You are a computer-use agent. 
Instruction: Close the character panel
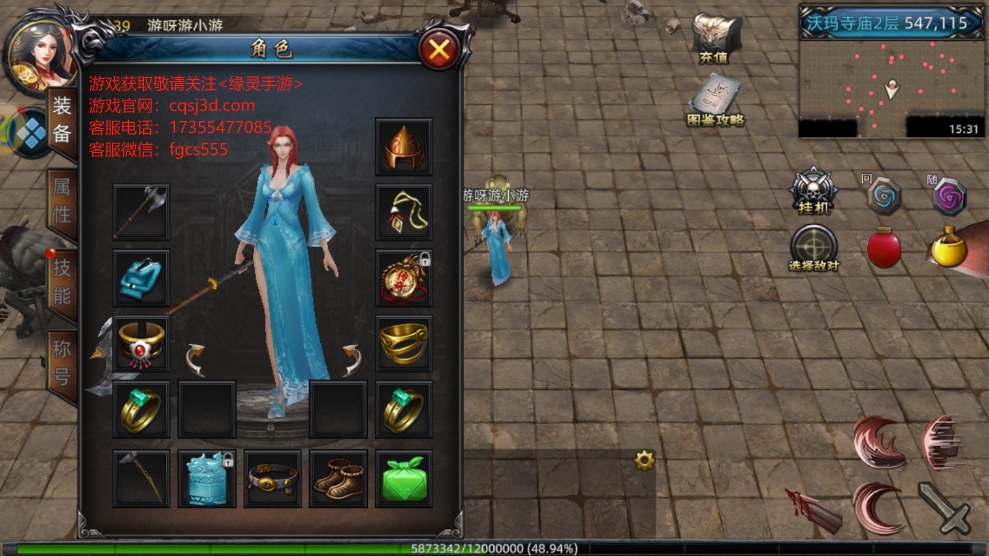438,48
